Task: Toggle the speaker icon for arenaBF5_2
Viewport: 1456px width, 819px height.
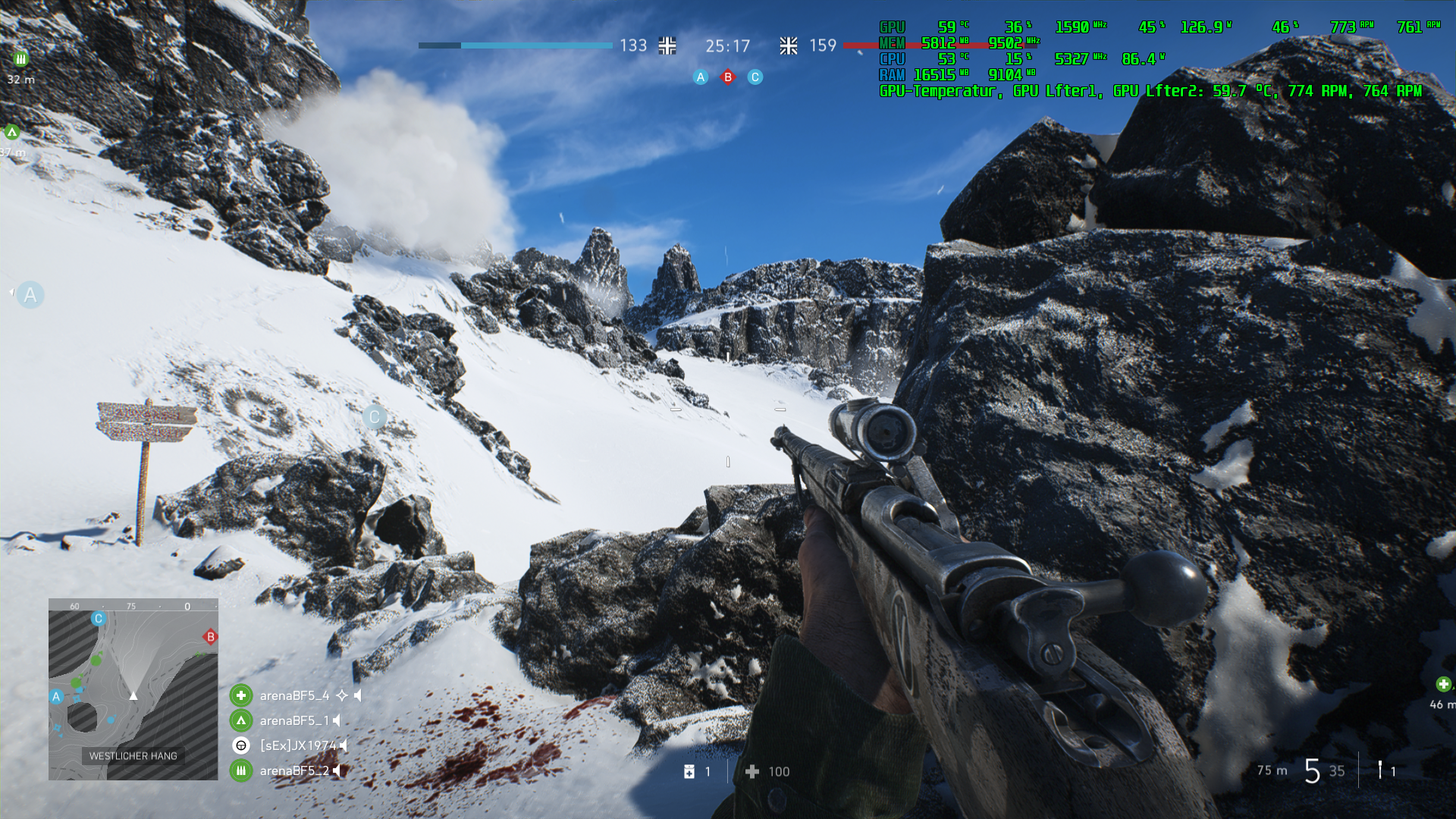Action: tap(337, 770)
